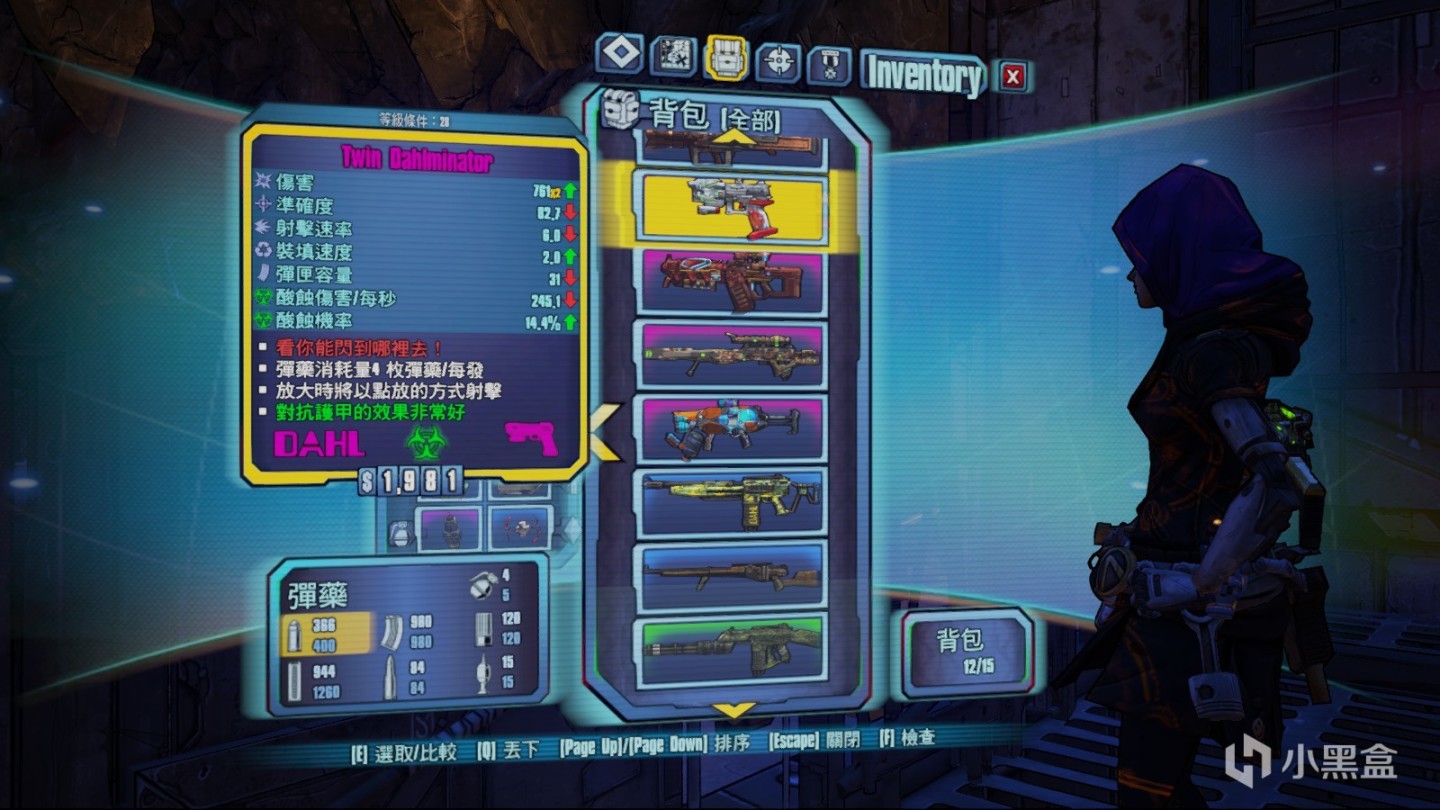Screen dimensions: 1440x810
Task: Select the purple scoped sniper rifle slot
Action: (x=733, y=354)
